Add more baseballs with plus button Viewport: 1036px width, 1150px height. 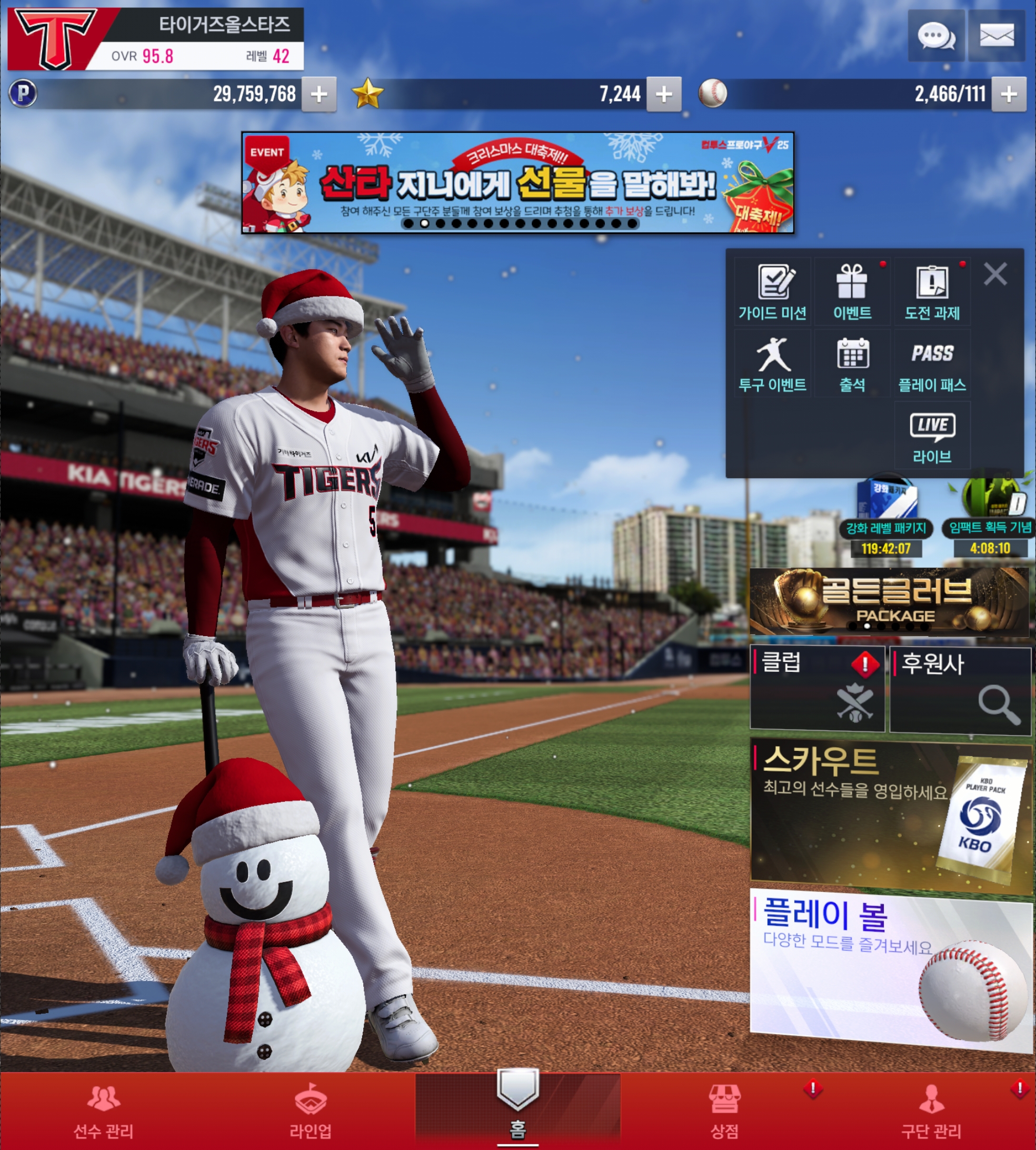[x=1009, y=94]
